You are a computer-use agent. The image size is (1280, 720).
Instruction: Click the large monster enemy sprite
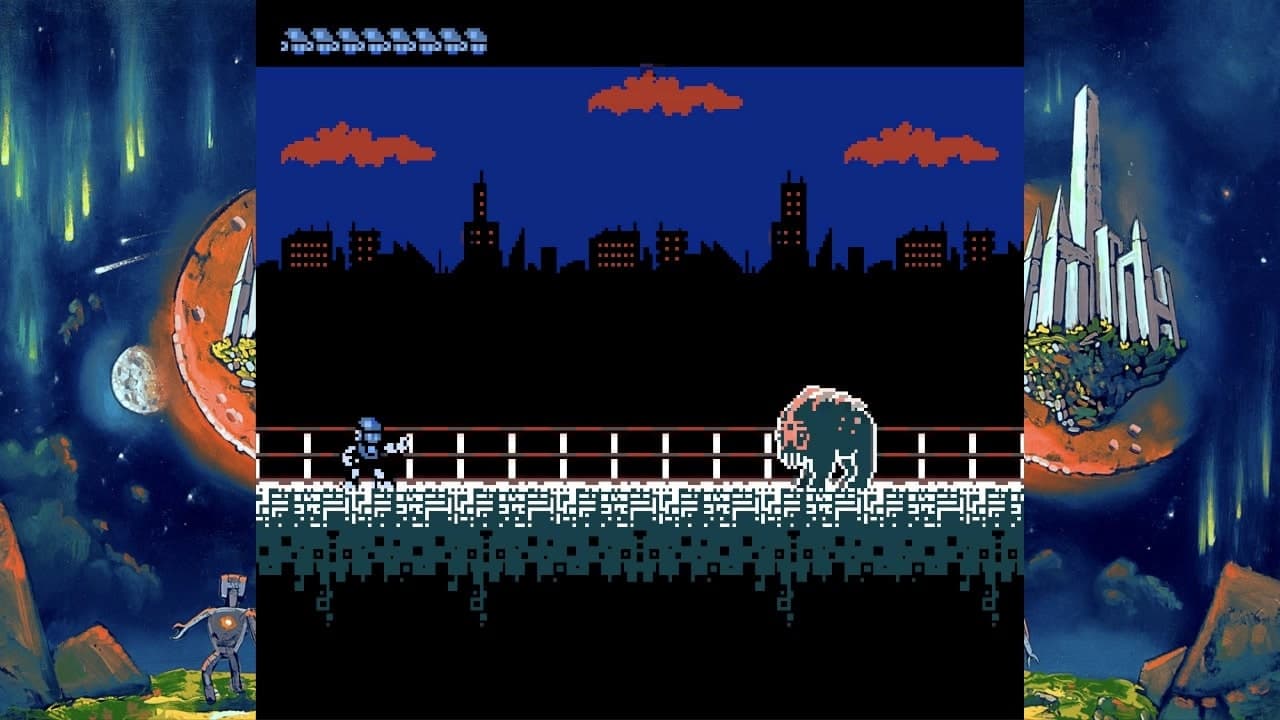tap(825, 435)
